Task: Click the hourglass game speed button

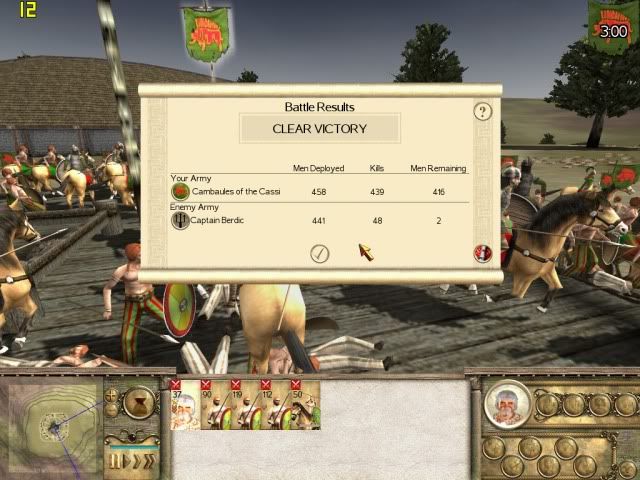Action: tap(136, 403)
